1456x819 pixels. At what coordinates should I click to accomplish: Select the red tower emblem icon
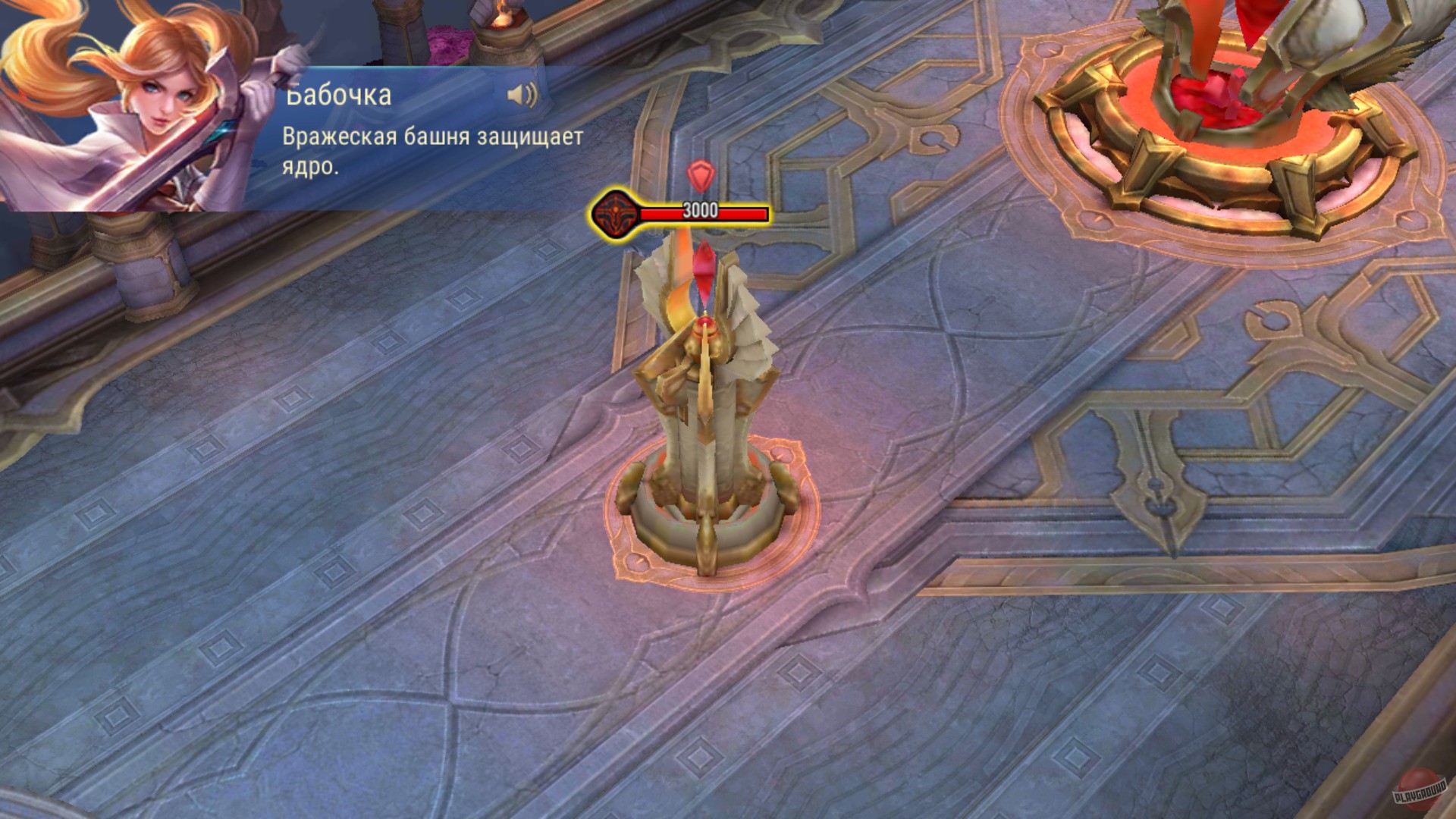tap(617, 213)
